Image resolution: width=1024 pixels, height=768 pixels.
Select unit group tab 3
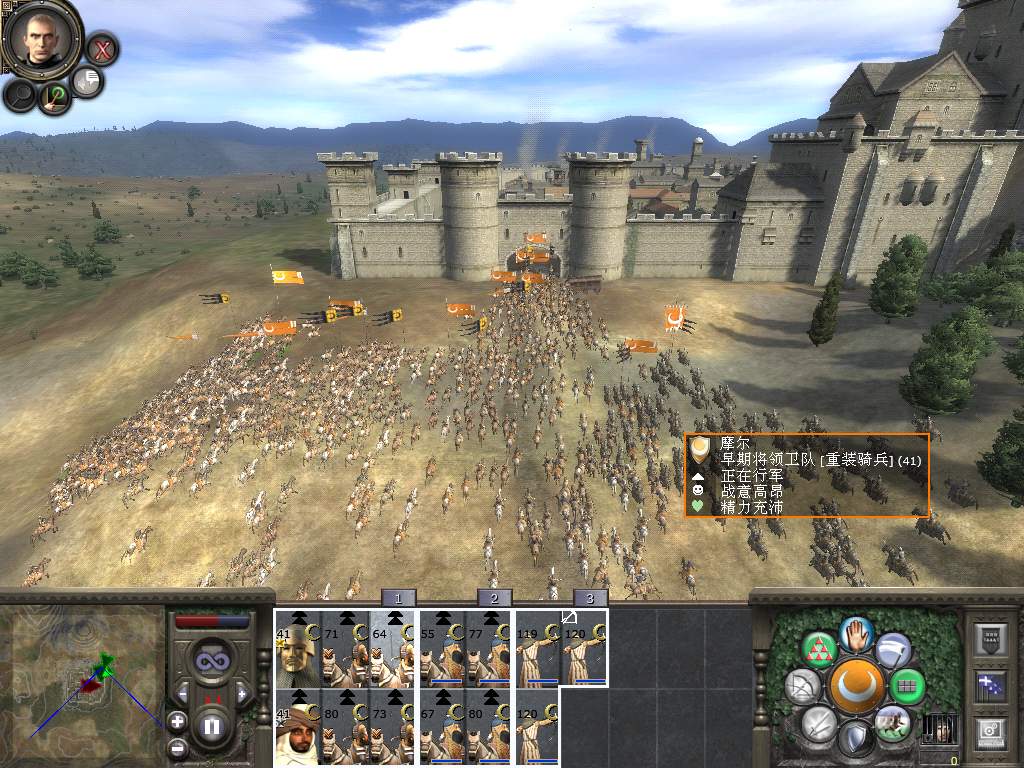[x=590, y=598]
